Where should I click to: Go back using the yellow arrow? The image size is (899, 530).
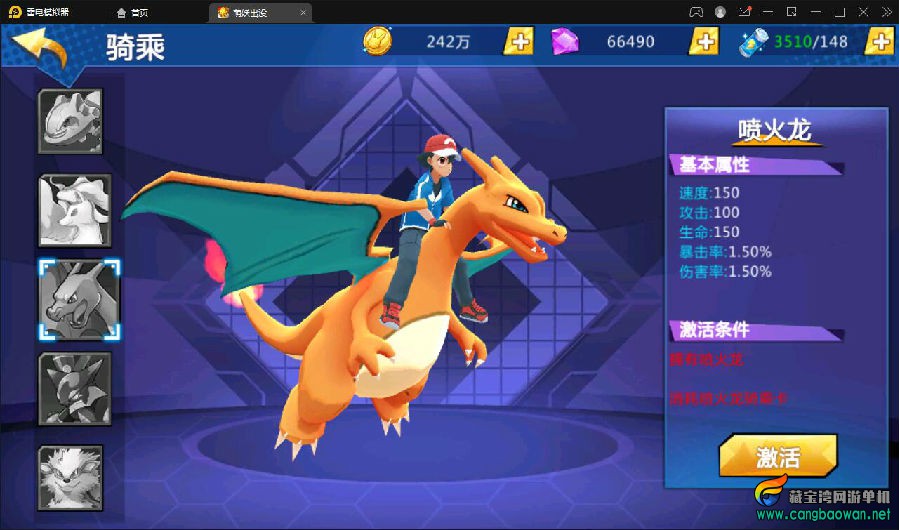coord(40,46)
